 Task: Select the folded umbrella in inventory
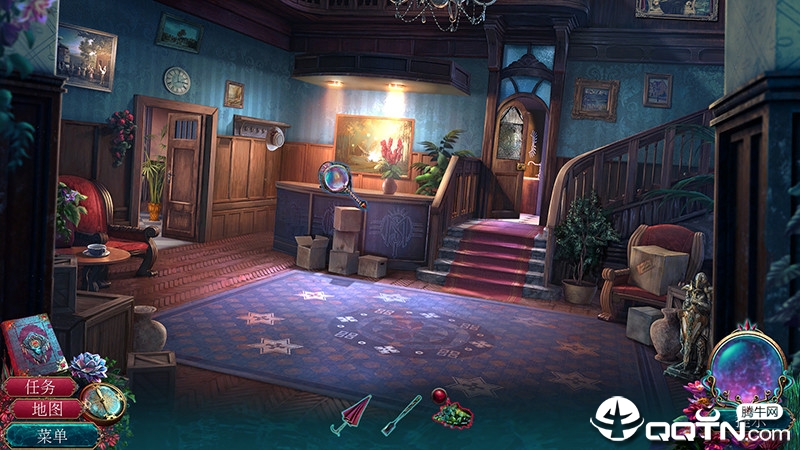click(x=350, y=414)
